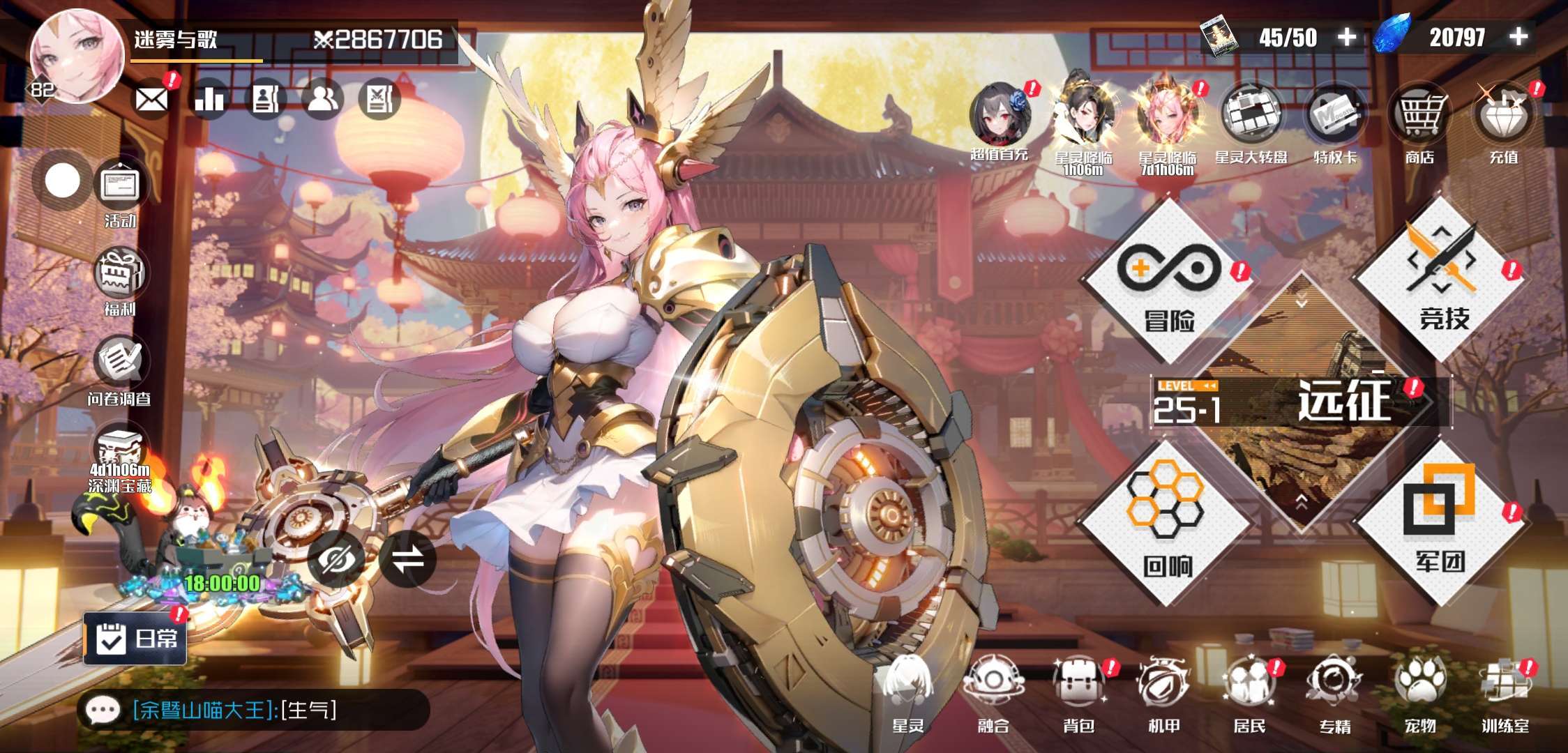1568x753 pixels.
Task: Hide the interface with the eye toggle
Action: [337, 559]
